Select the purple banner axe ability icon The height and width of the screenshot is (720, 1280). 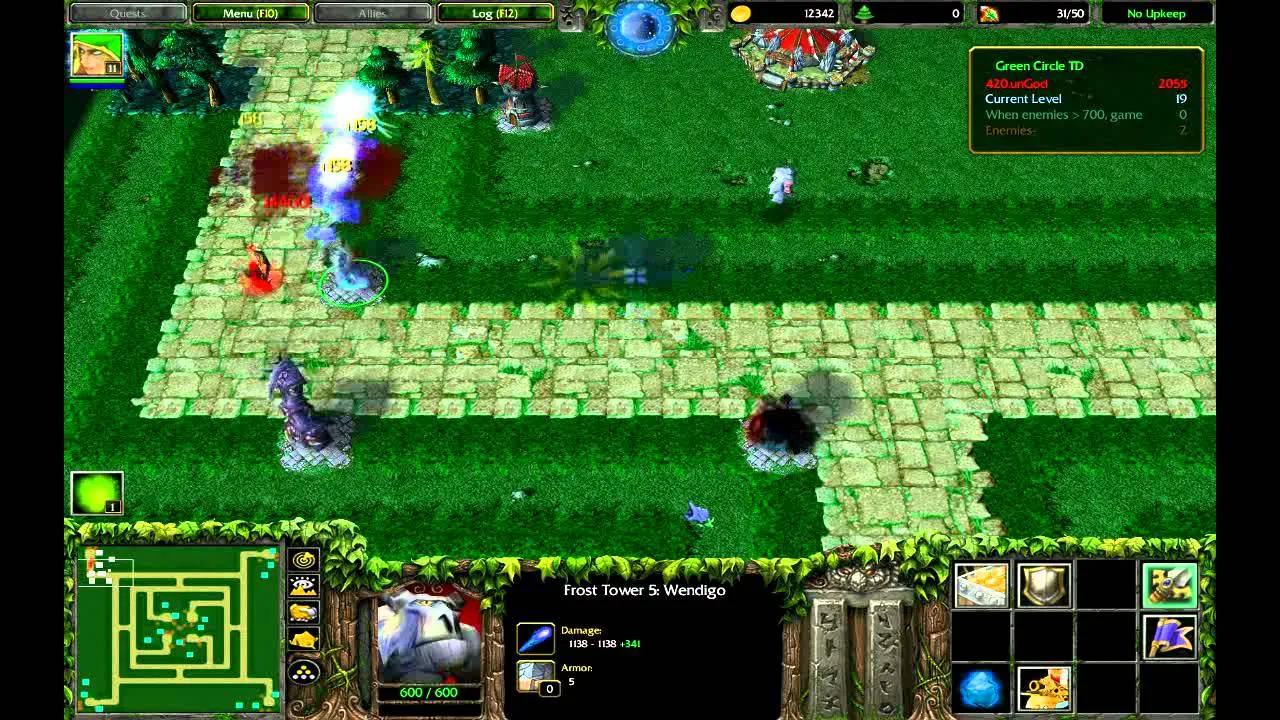tap(1170, 637)
